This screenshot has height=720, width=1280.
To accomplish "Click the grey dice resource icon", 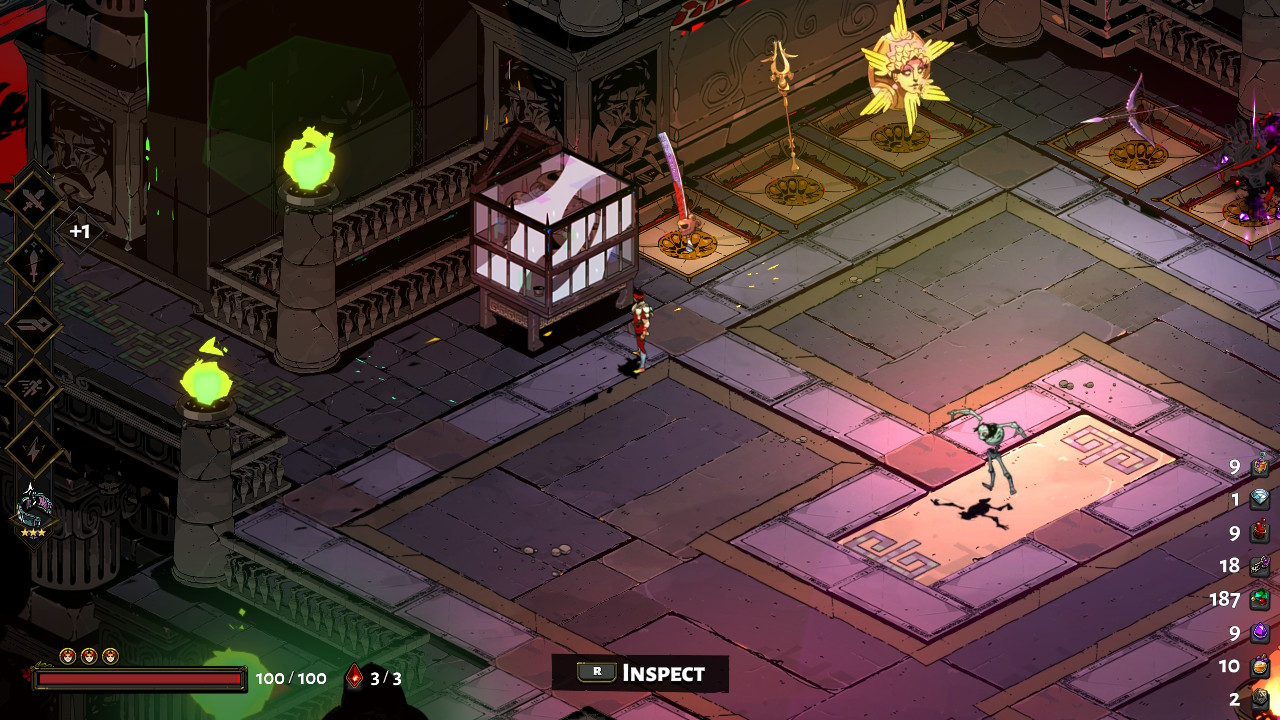I will (1259, 699).
